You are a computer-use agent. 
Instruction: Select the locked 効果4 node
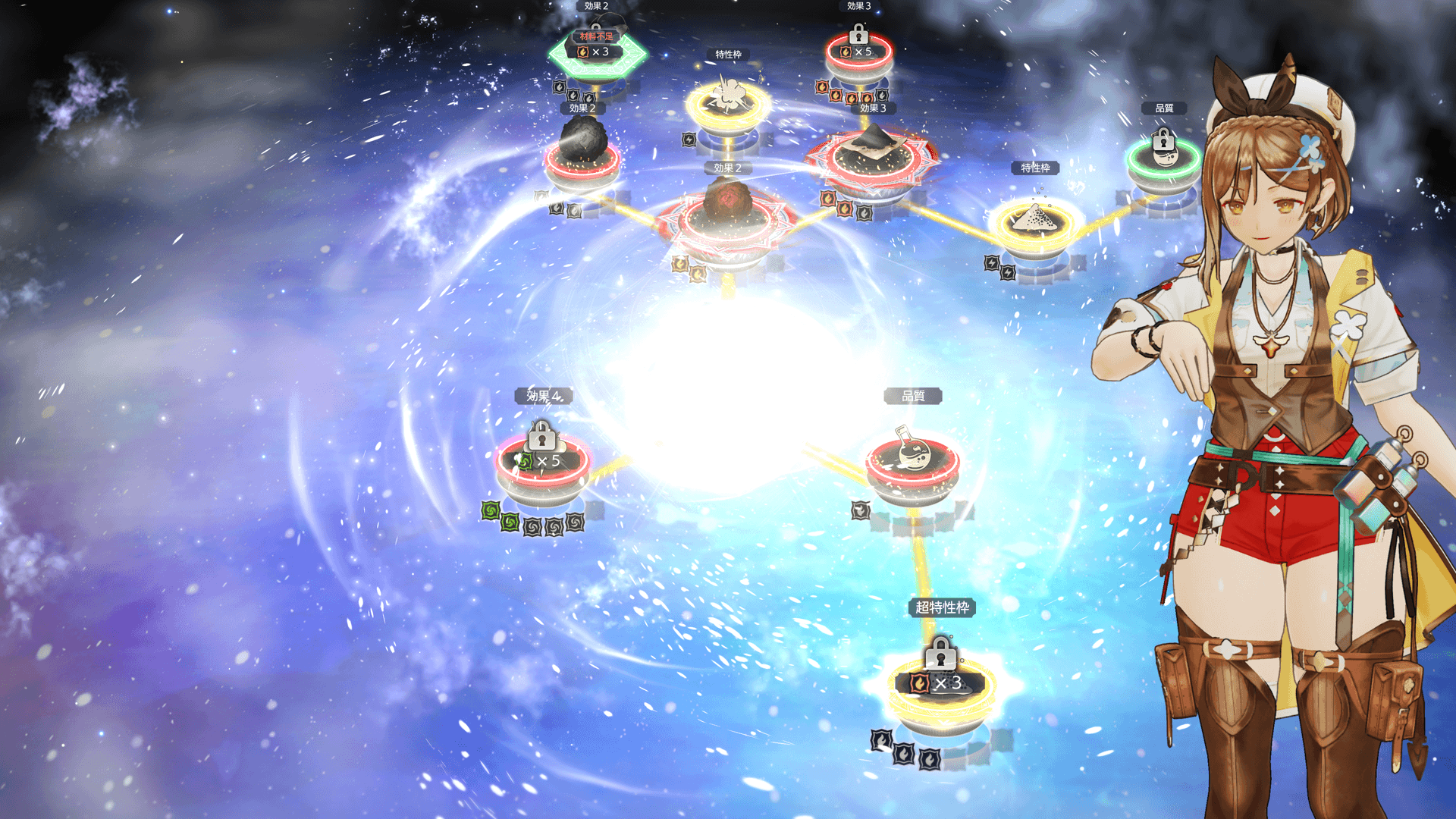tap(542, 460)
